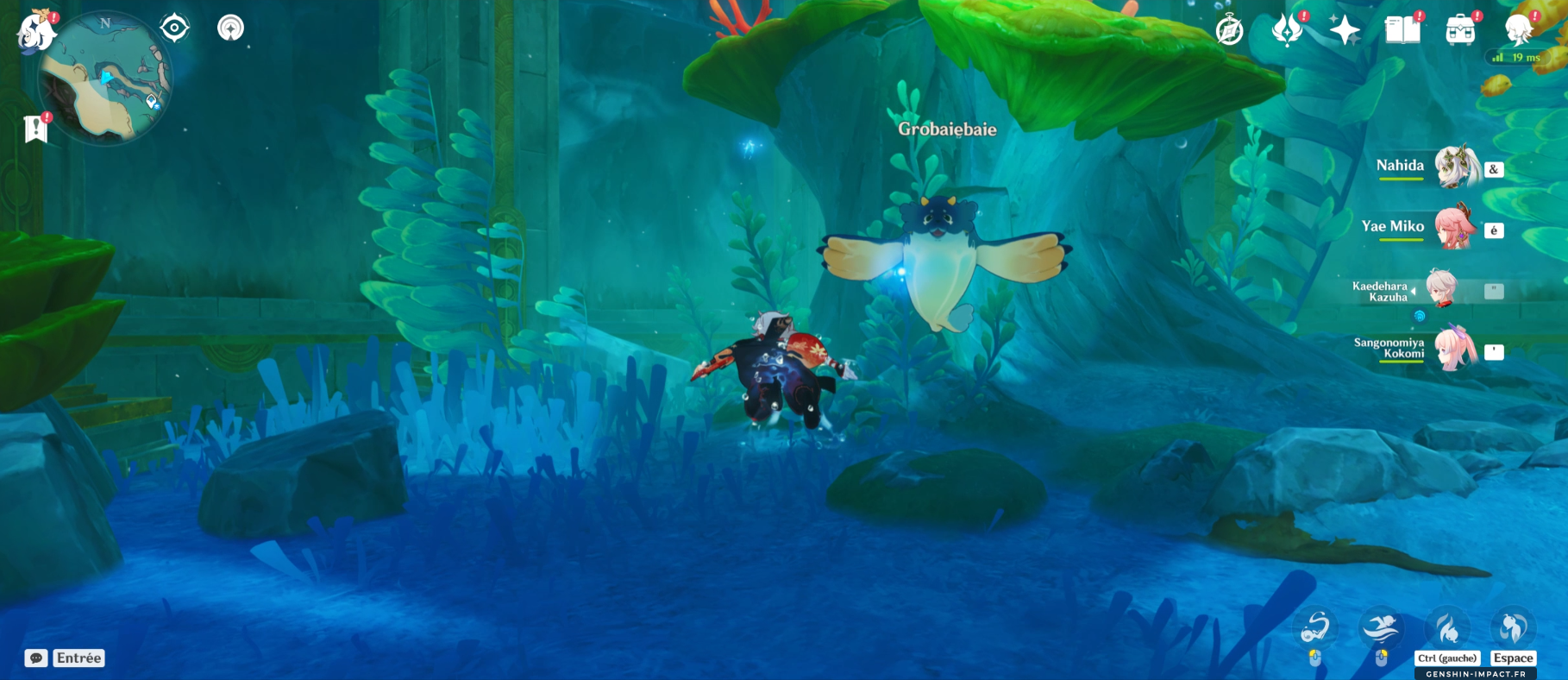Activate the ascend ability icon
This screenshot has height=680, width=1568.
point(1513,627)
